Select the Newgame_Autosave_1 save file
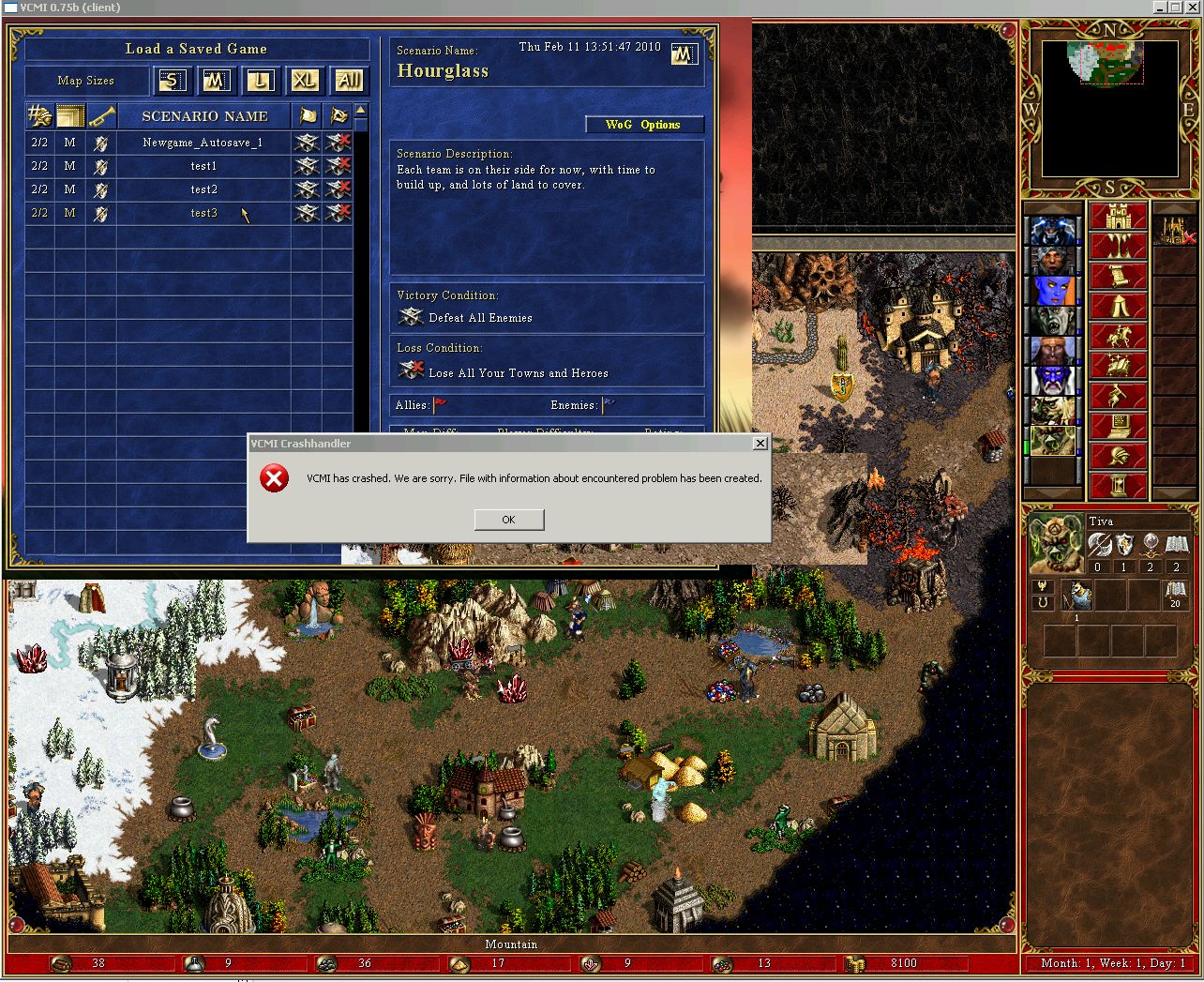The image size is (1204, 982). point(203,143)
